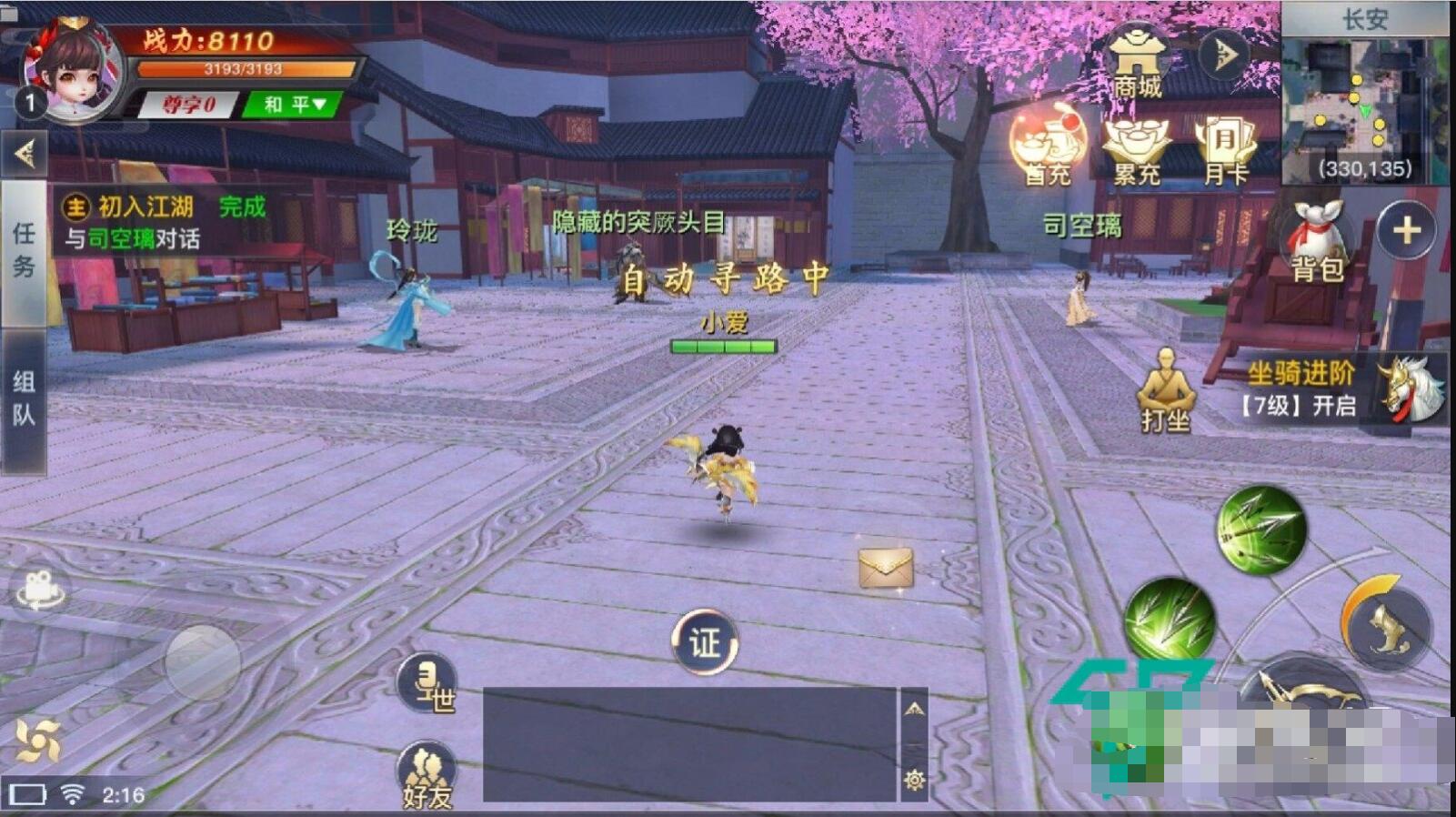Click the character HP bar showing 3193/3193
Screen dimensions: 1456x817
coord(246,67)
